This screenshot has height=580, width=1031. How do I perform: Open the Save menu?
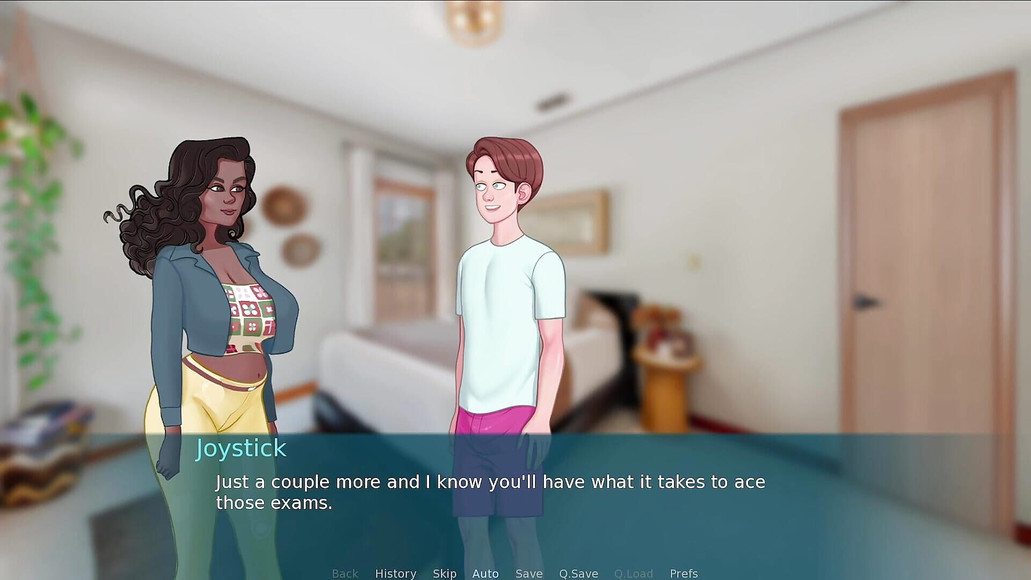[529, 573]
